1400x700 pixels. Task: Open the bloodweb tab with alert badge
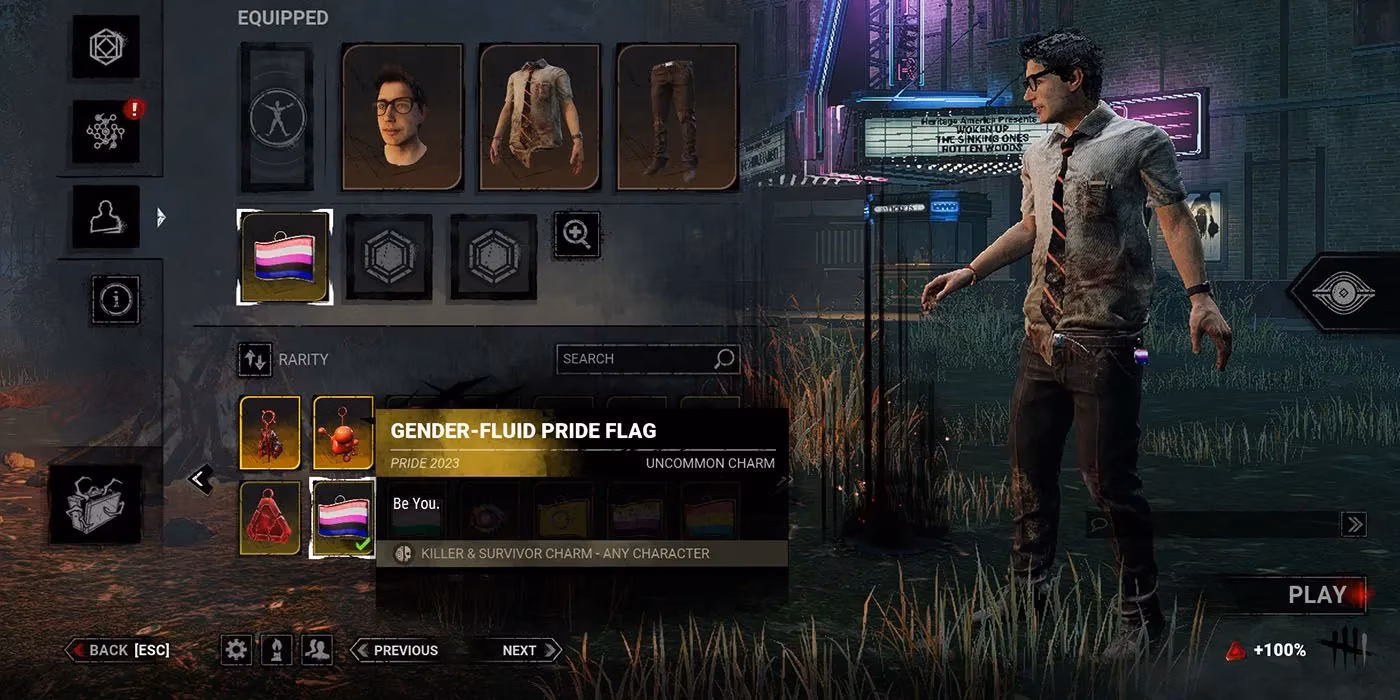coord(105,131)
